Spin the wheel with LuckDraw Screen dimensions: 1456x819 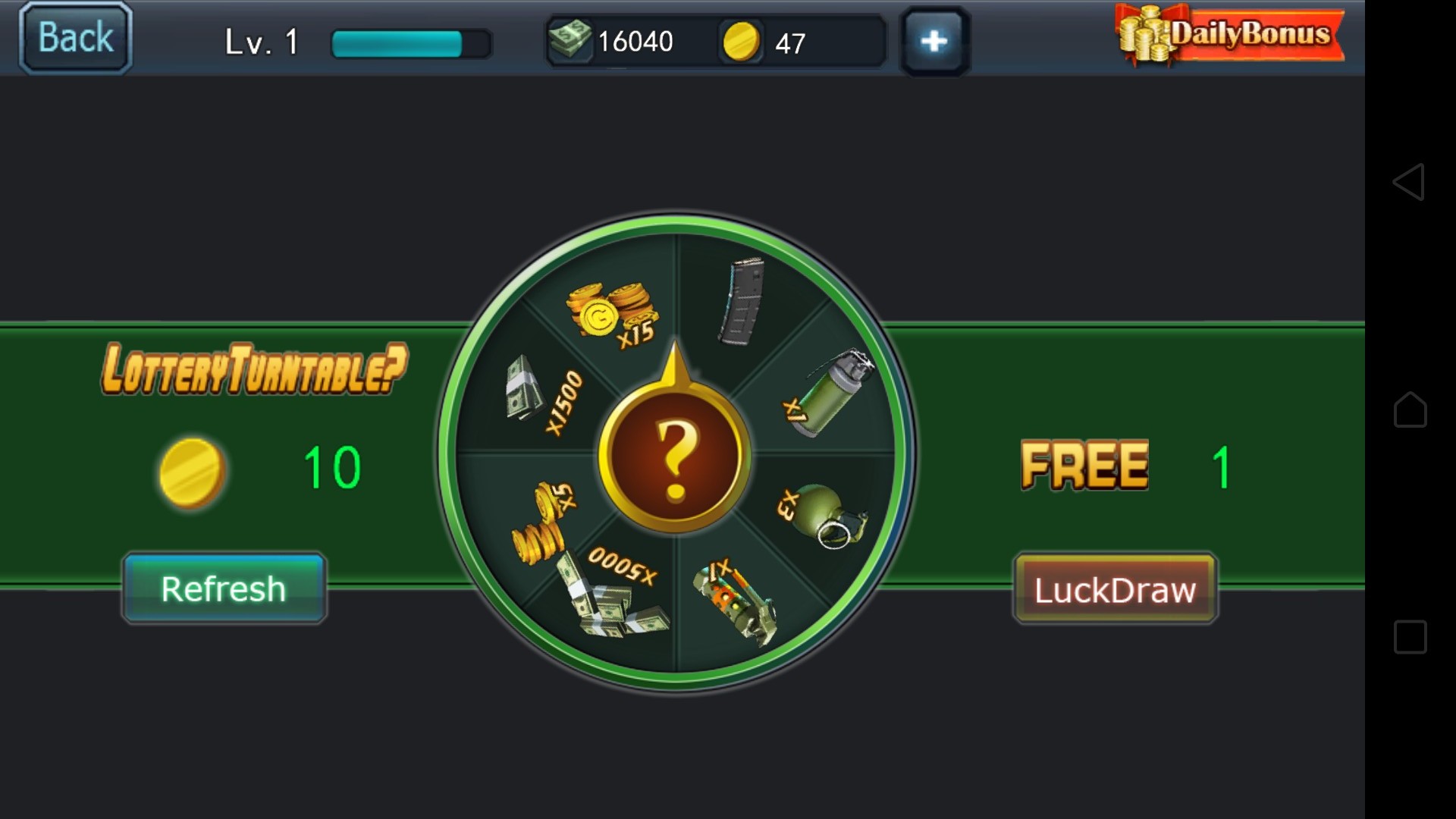(1116, 589)
